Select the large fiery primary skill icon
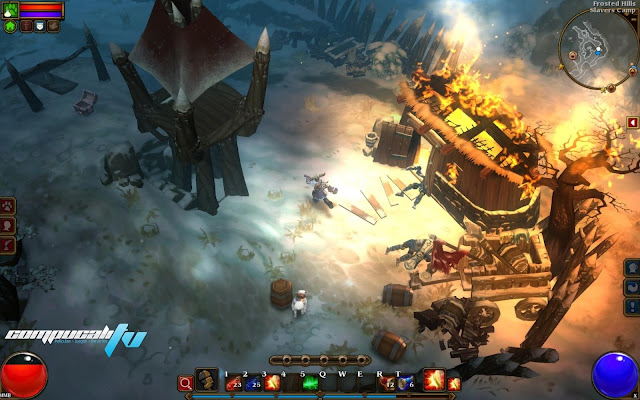Viewport: 640px width, 400px height. coord(434,379)
